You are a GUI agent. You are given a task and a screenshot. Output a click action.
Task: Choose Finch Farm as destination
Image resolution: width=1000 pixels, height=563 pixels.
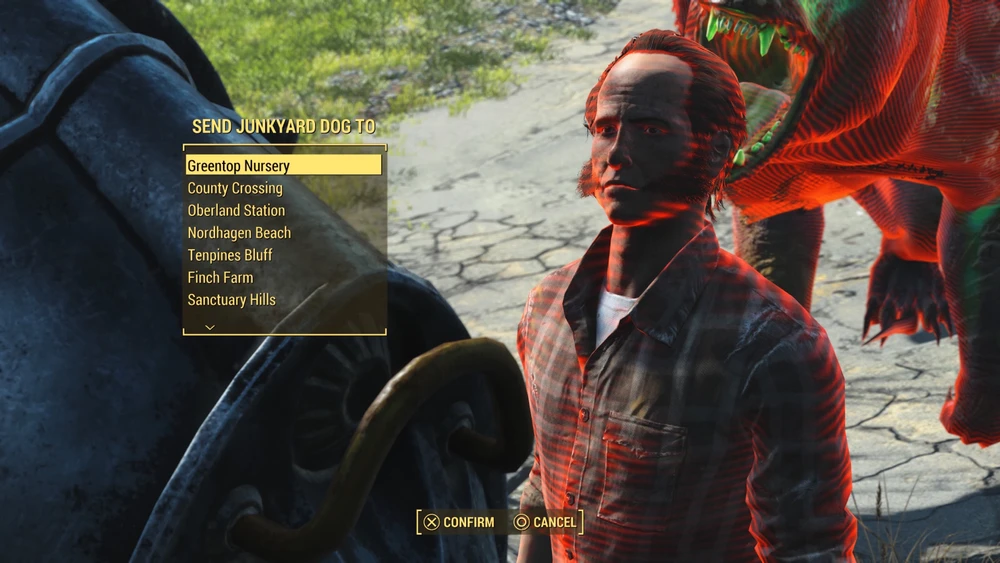(x=220, y=277)
